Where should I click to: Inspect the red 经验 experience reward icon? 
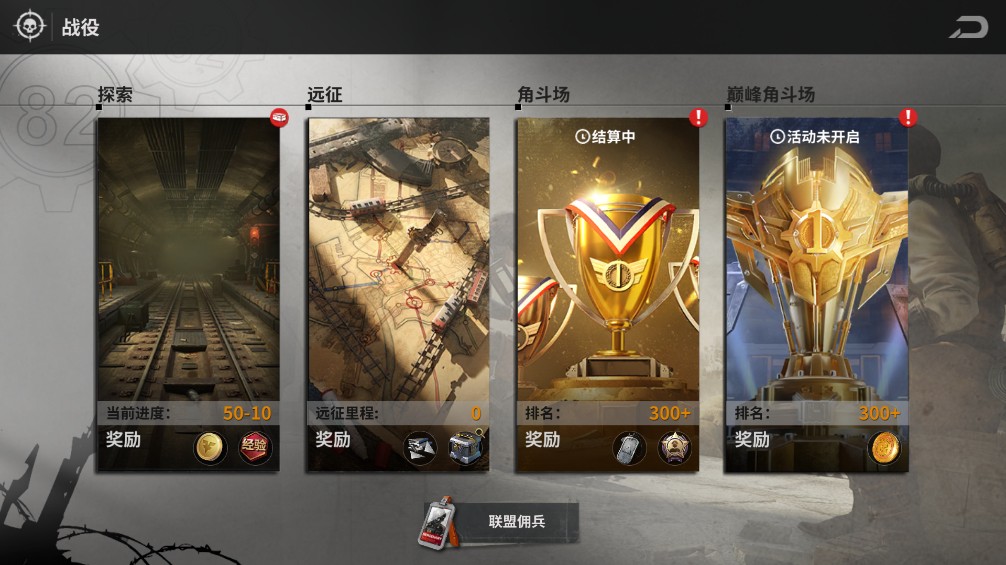pos(255,447)
